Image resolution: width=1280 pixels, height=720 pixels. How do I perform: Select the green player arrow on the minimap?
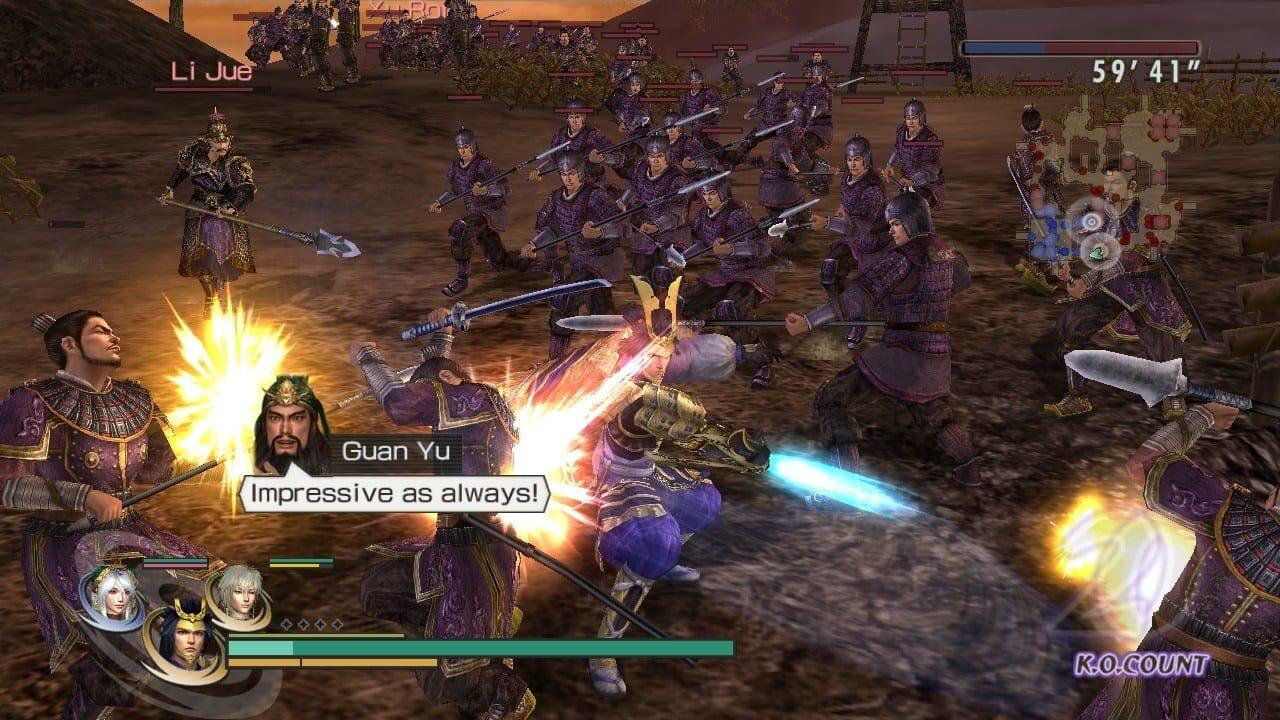[1098, 252]
